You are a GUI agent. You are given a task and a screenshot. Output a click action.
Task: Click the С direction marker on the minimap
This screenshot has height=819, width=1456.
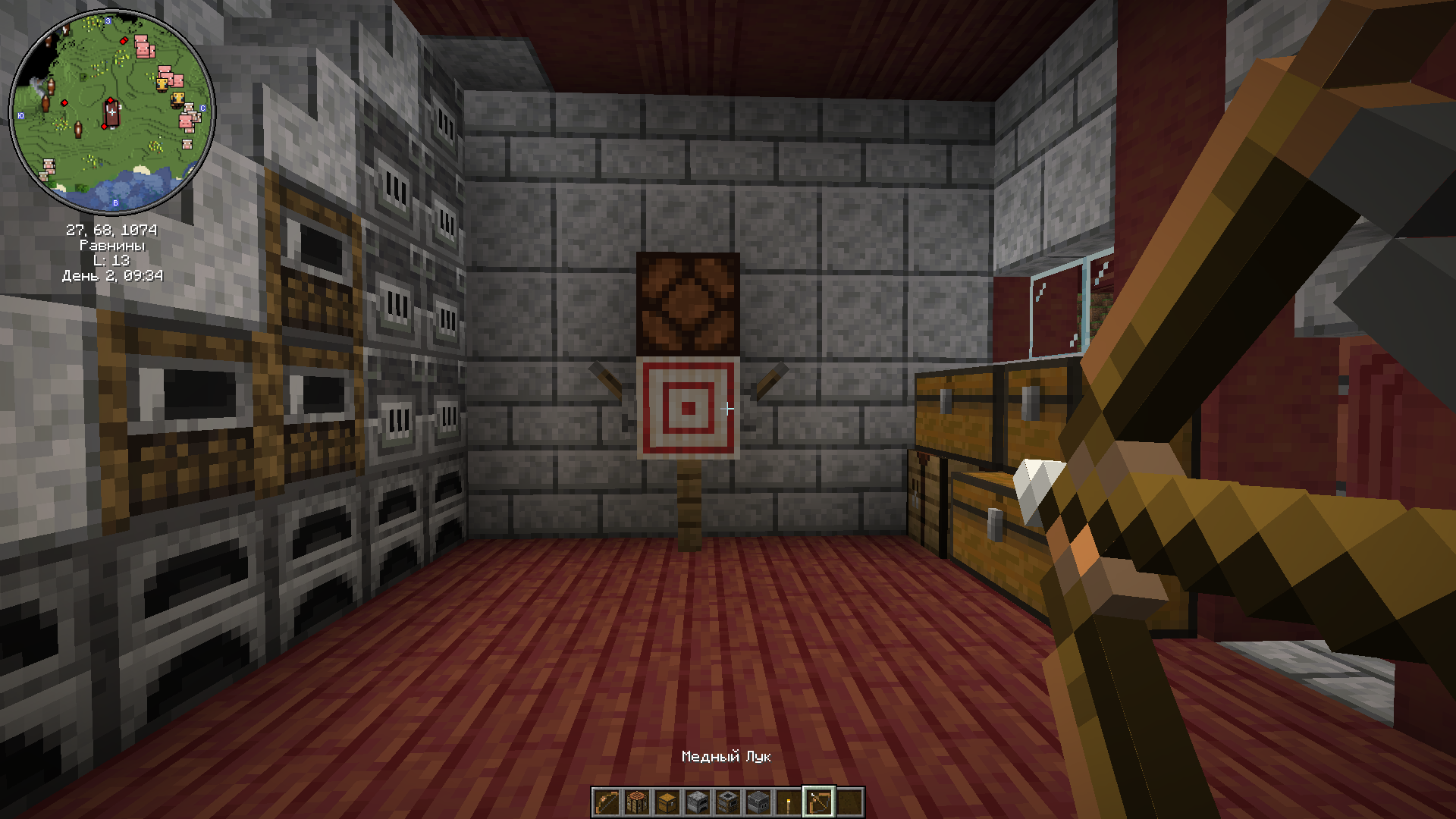pos(202,108)
